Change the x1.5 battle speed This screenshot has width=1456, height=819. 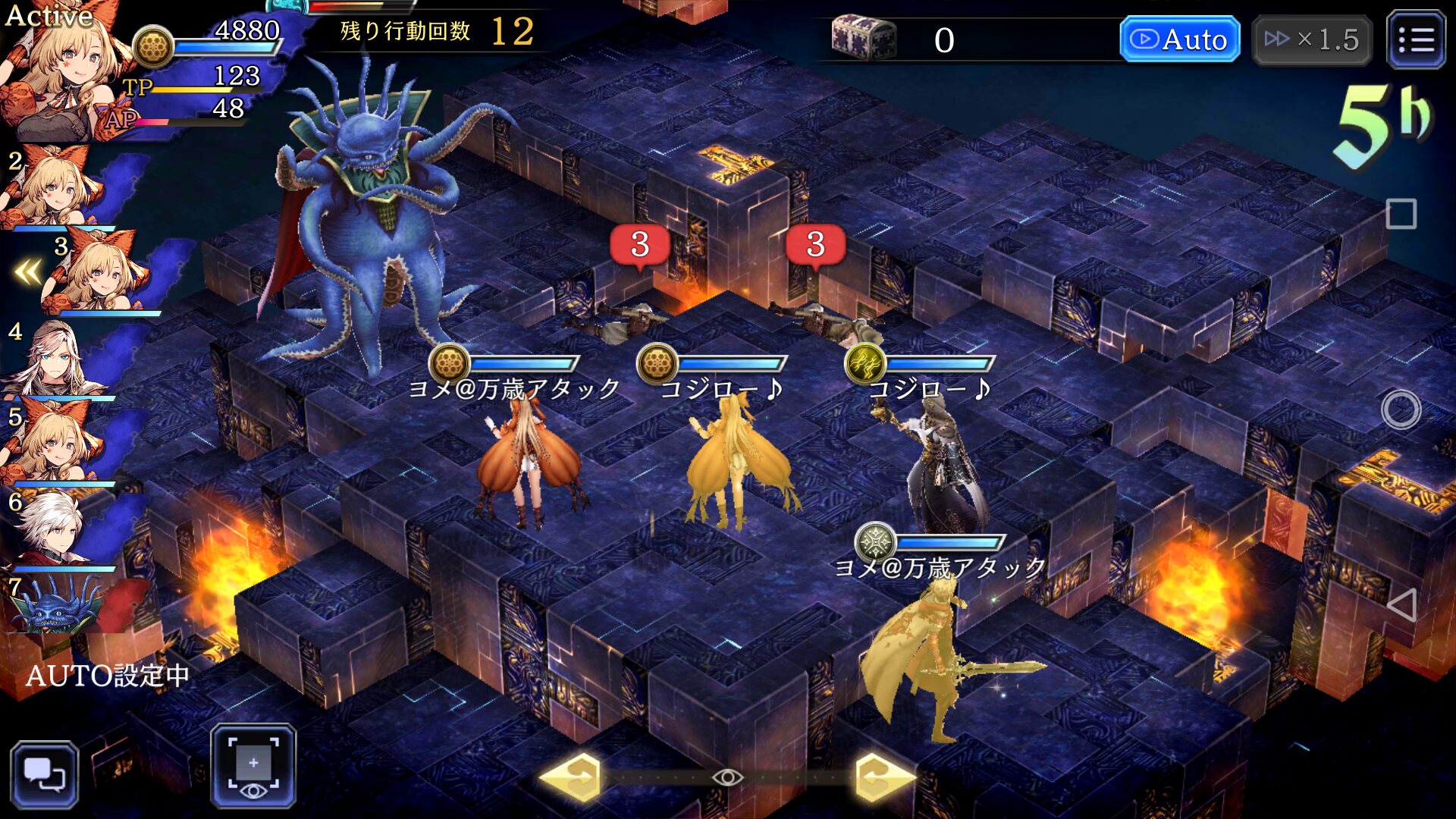[1311, 39]
